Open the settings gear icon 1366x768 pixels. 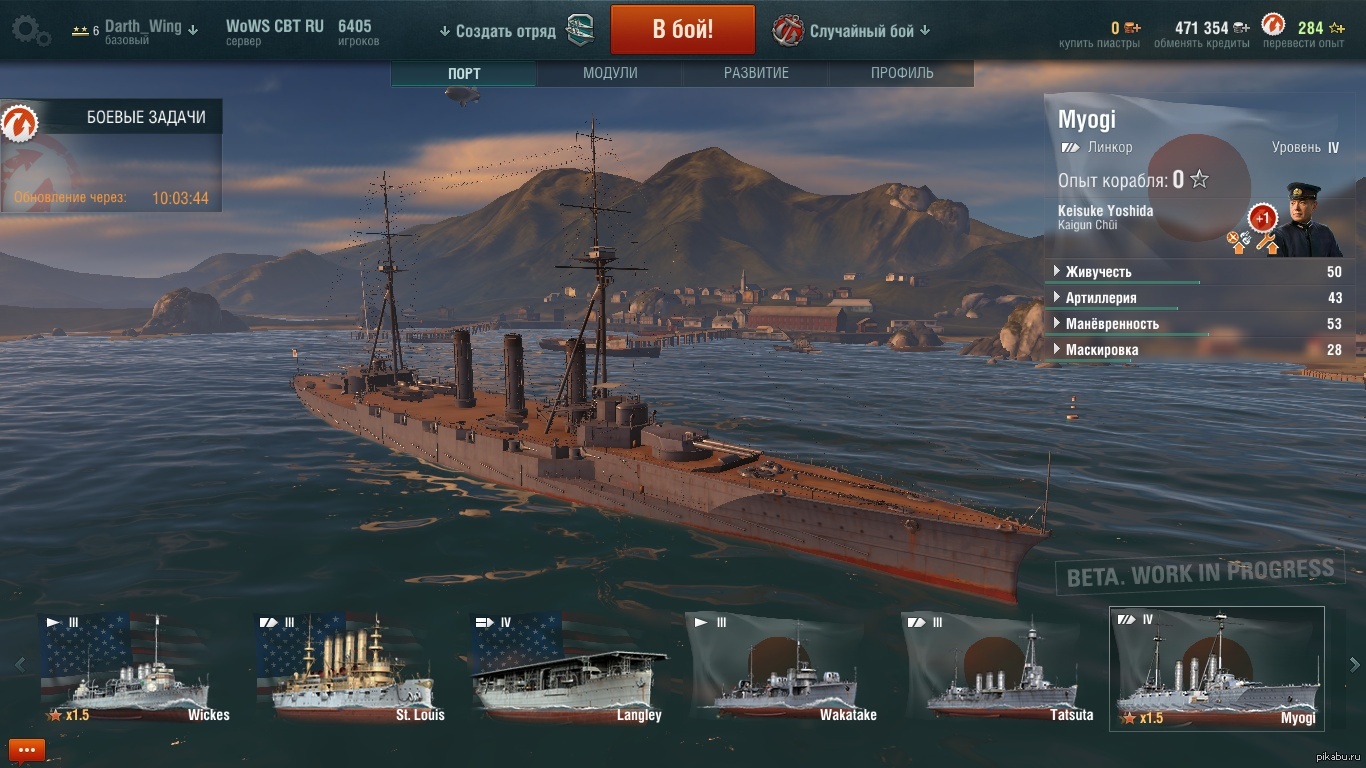click(x=31, y=30)
